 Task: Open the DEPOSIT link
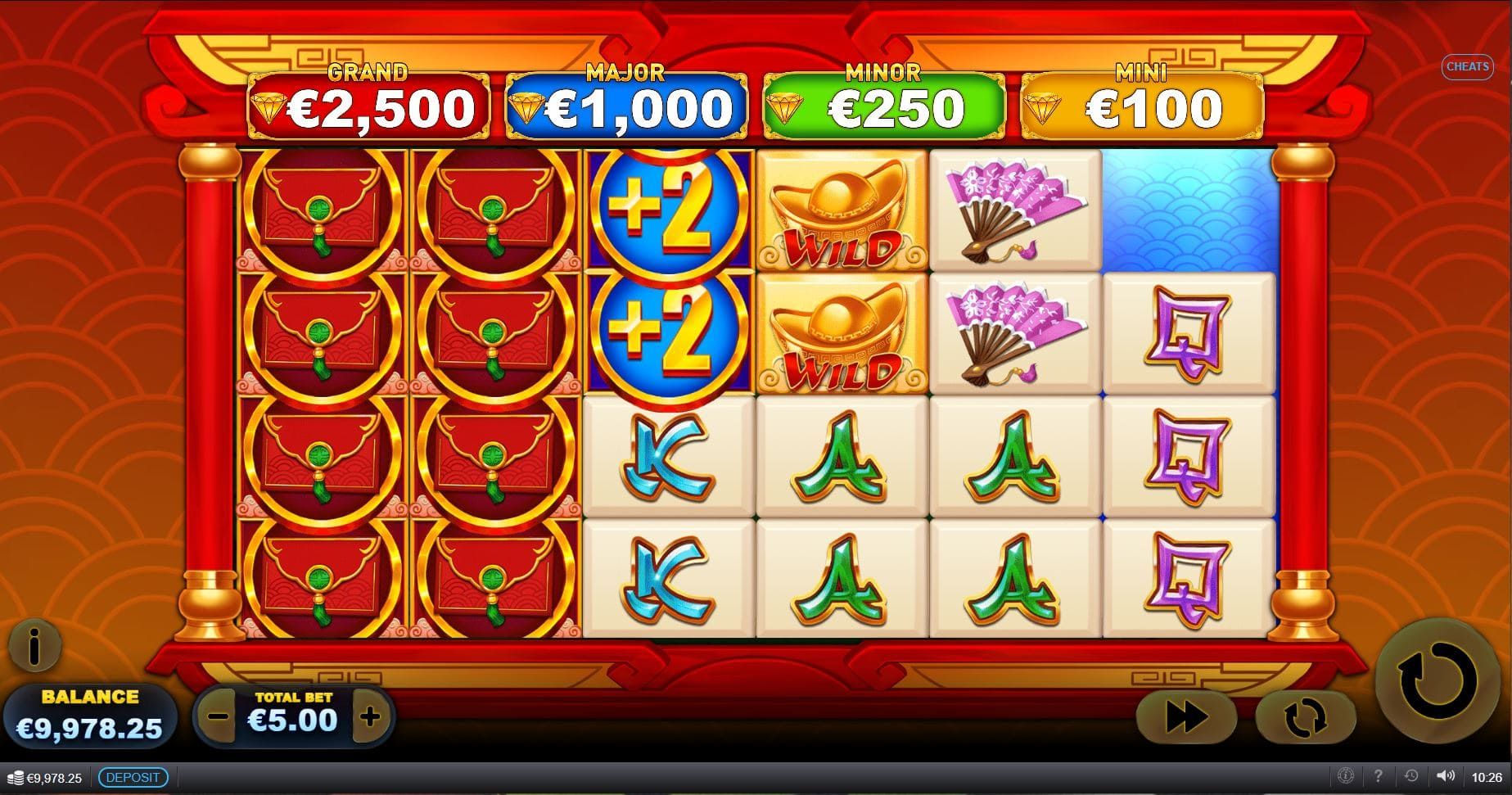pyautogui.click(x=133, y=777)
